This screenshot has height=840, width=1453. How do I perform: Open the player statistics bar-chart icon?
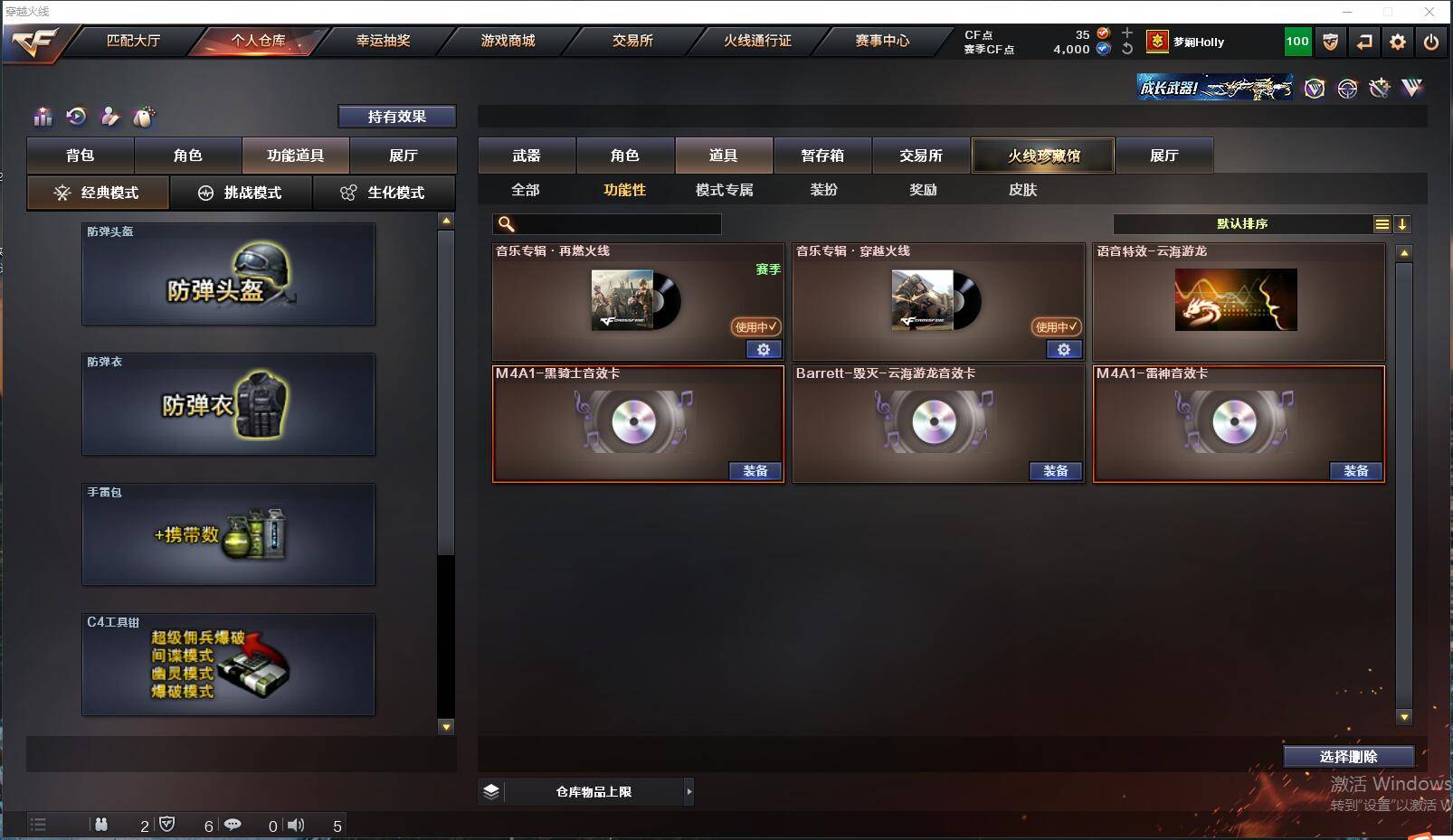pyautogui.click(x=43, y=117)
